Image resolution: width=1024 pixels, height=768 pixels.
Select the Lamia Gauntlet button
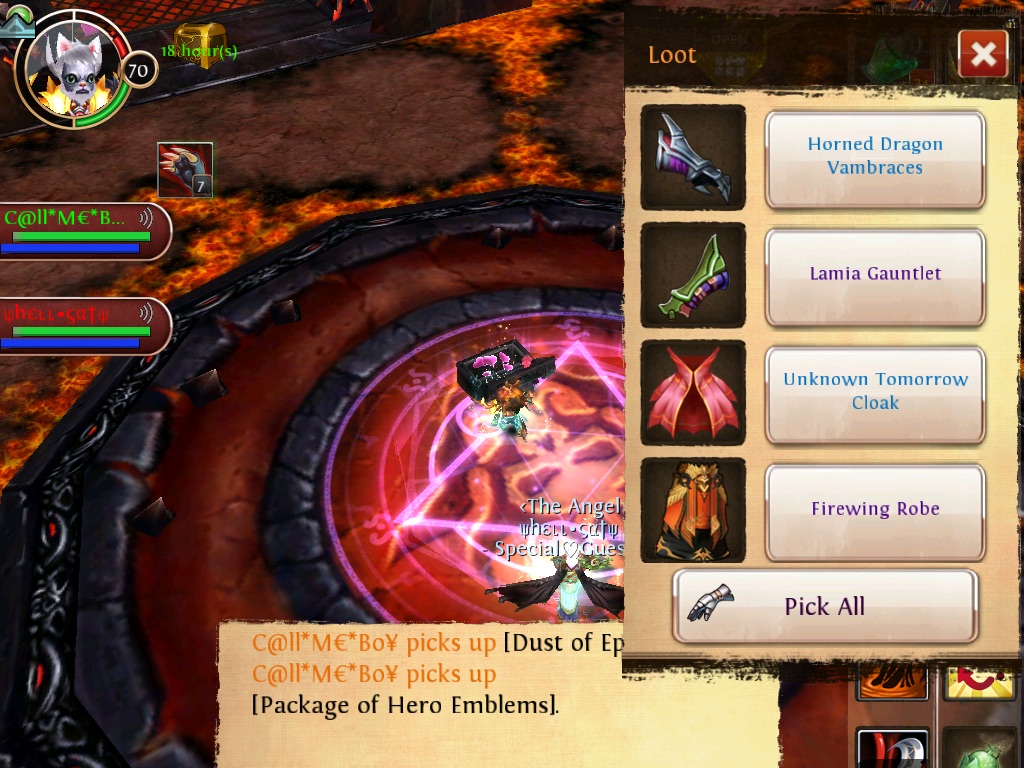pyautogui.click(x=875, y=274)
